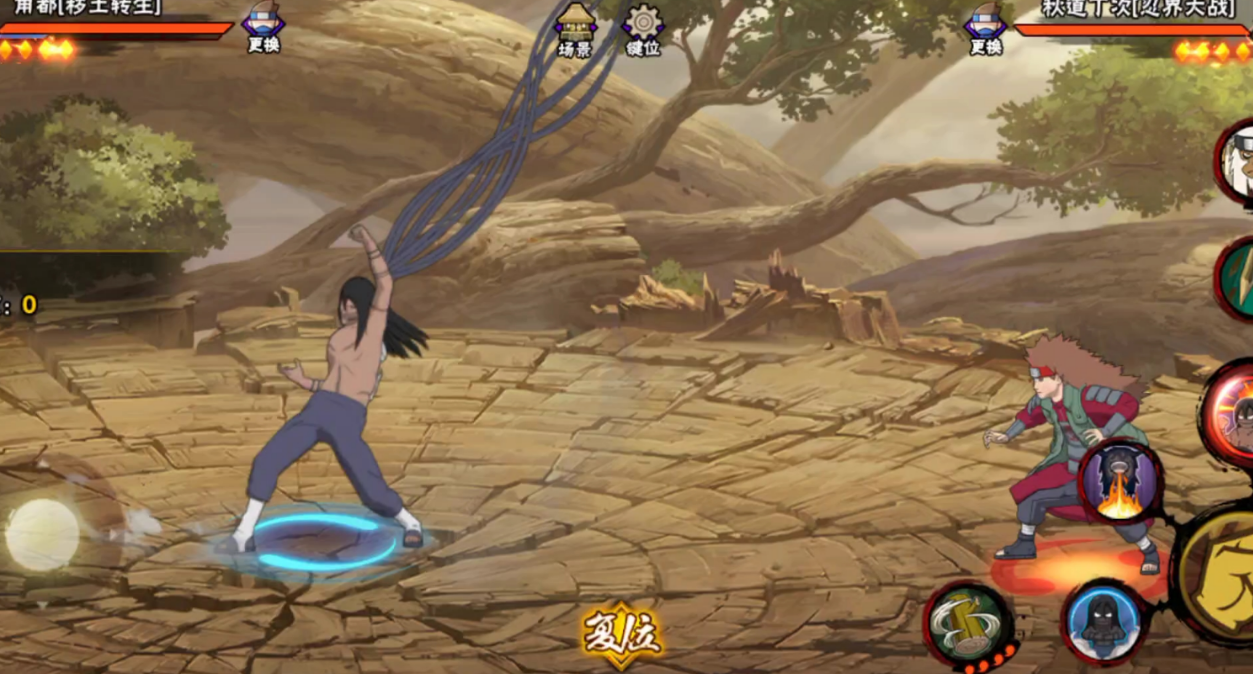Use the blue hooded mask skill
Image resolution: width=1253 pixels, height=674 pixels.
pyautogui.click(x=1103, y=622)
